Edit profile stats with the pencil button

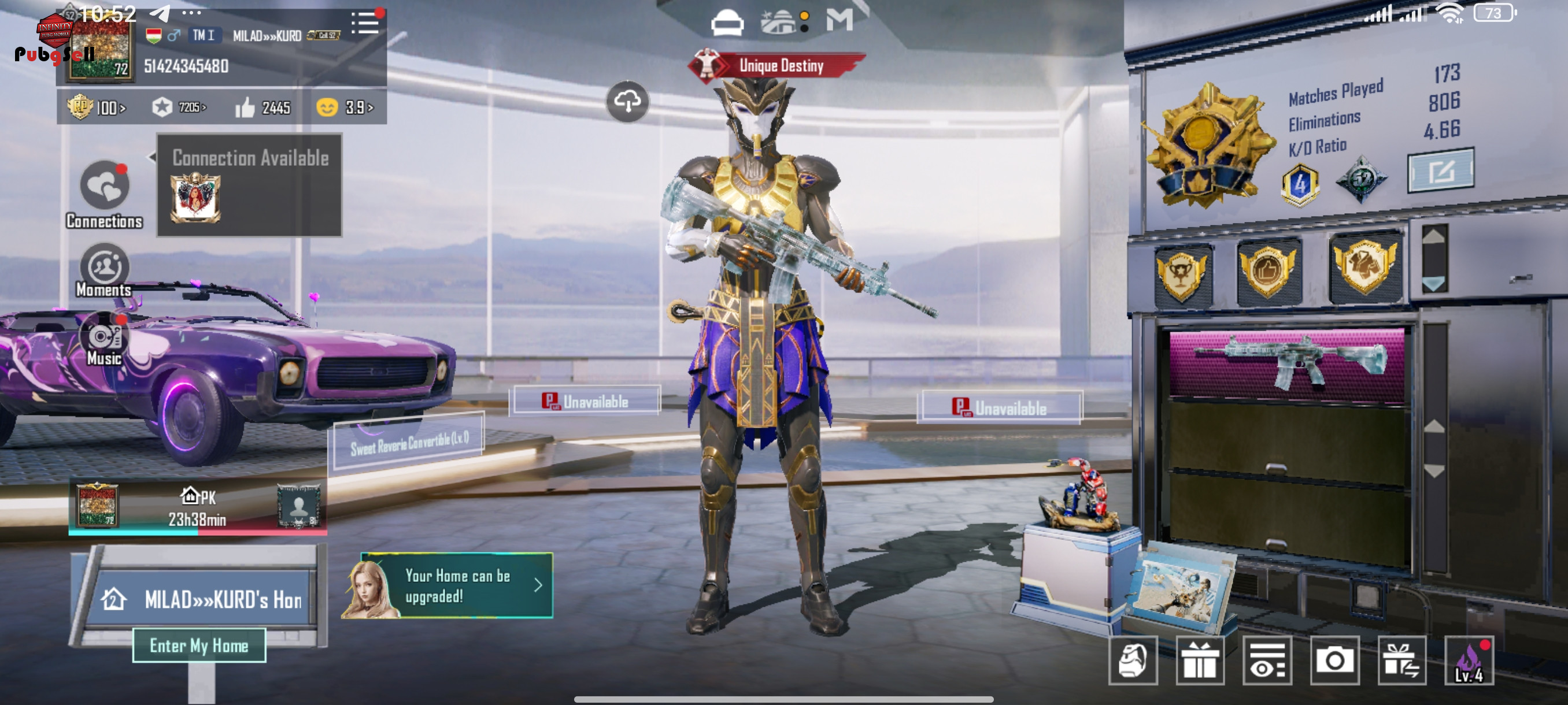pyautogui.click(x=1440, y=171)
